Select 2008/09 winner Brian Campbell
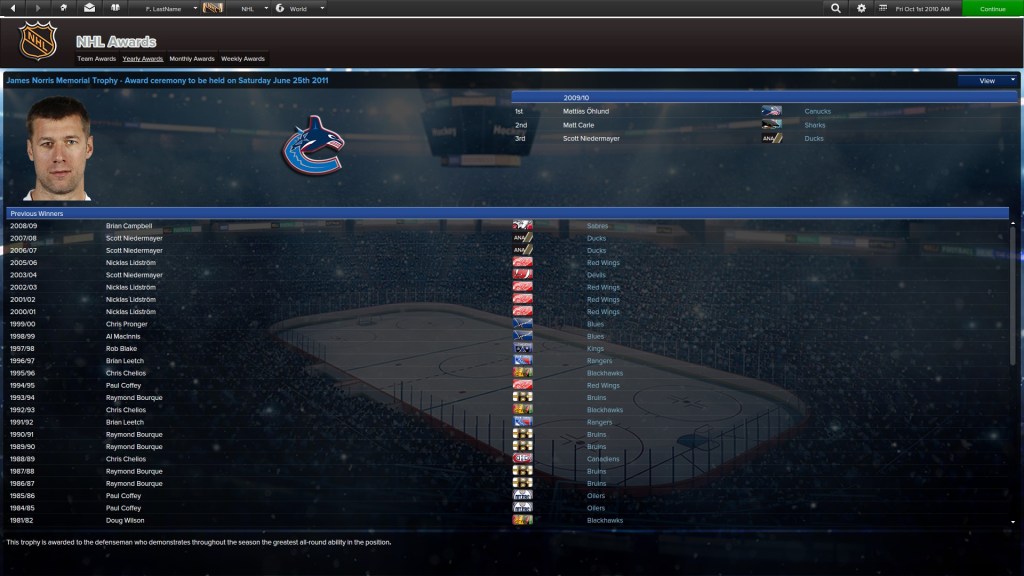Image resolution: width=1024 pixels, height=576 pixels. [x=129, y=226]
